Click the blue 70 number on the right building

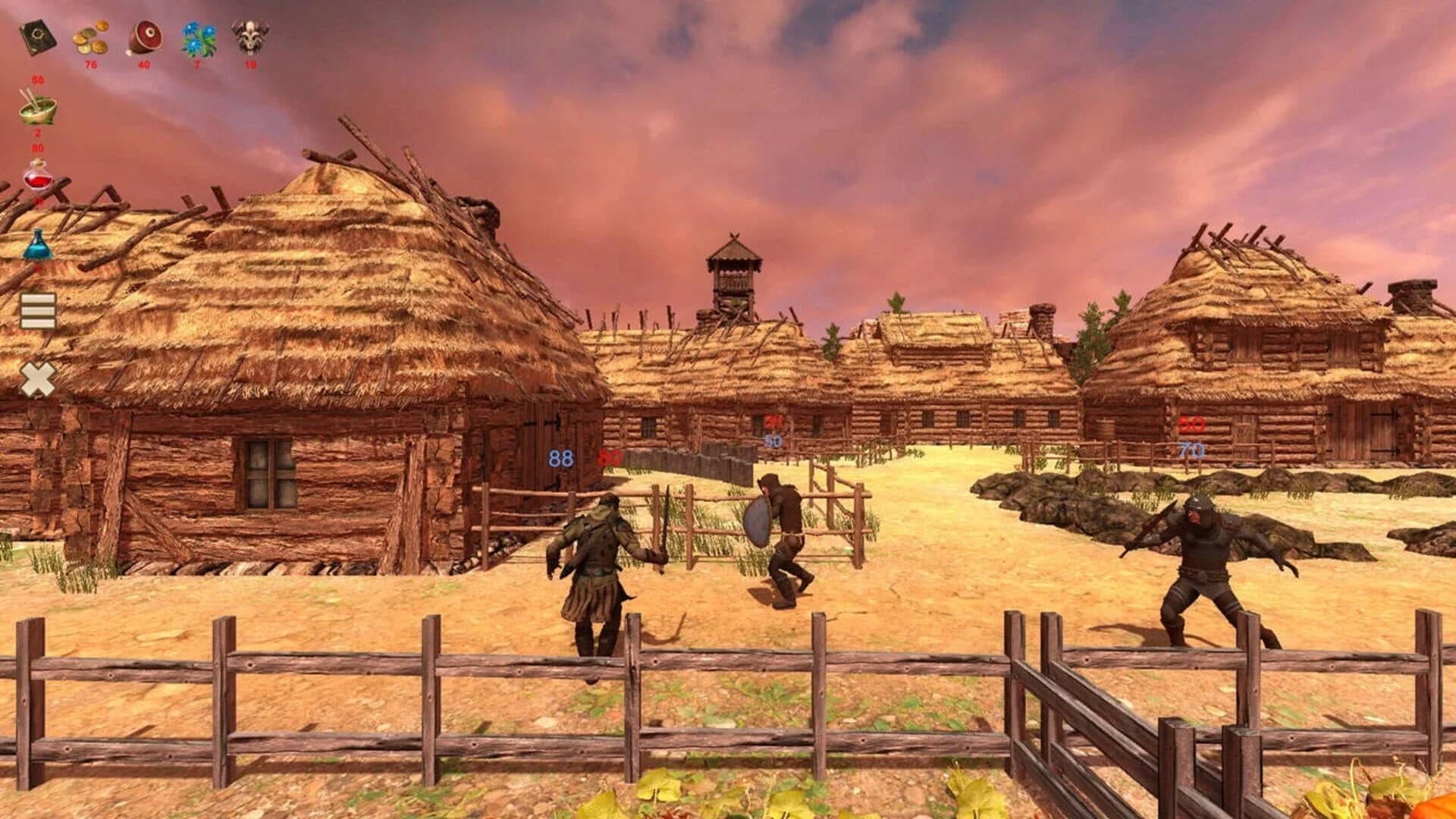(1194, 449)
